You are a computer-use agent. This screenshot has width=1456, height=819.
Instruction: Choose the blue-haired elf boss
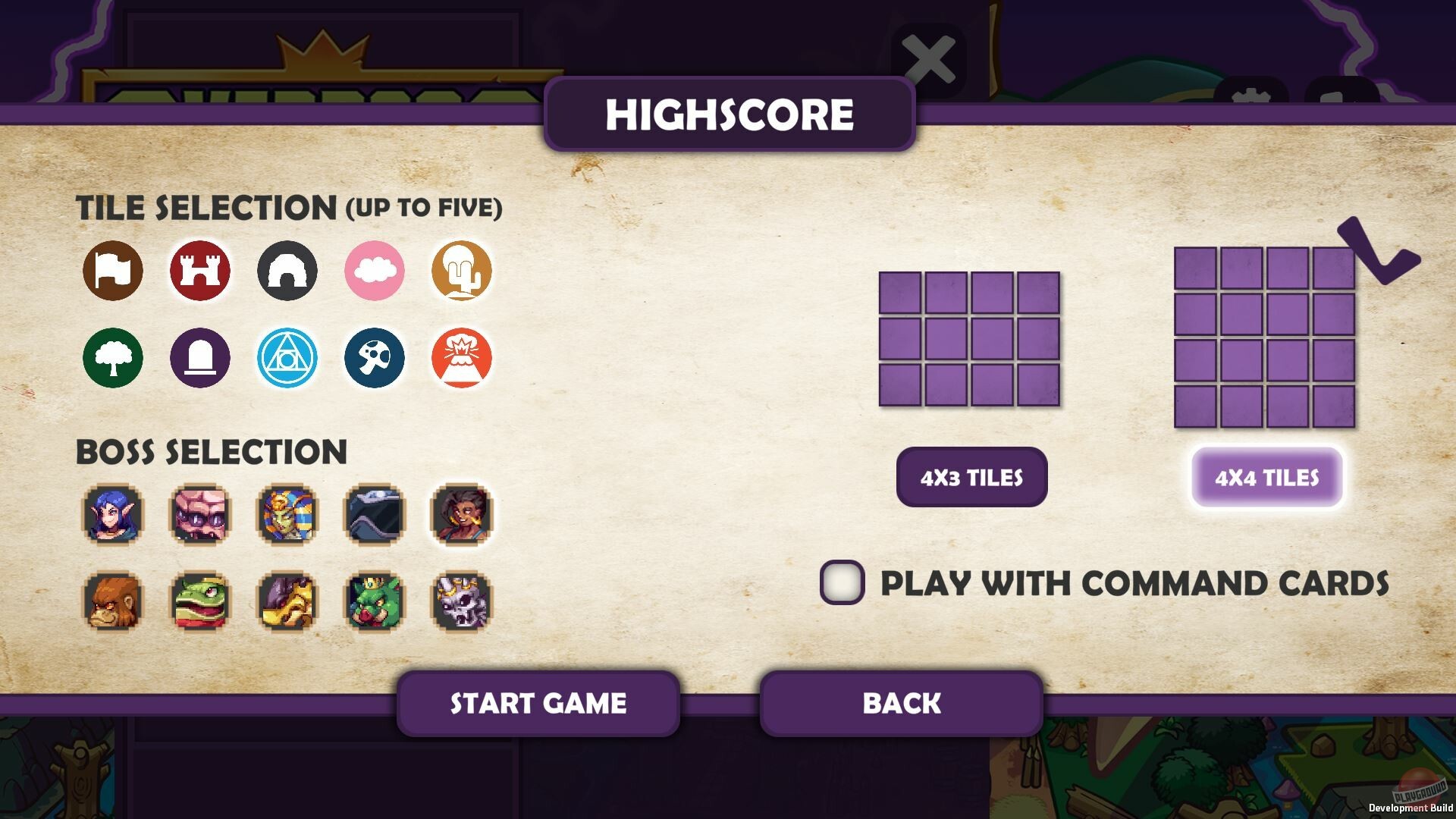coord(112,517)
